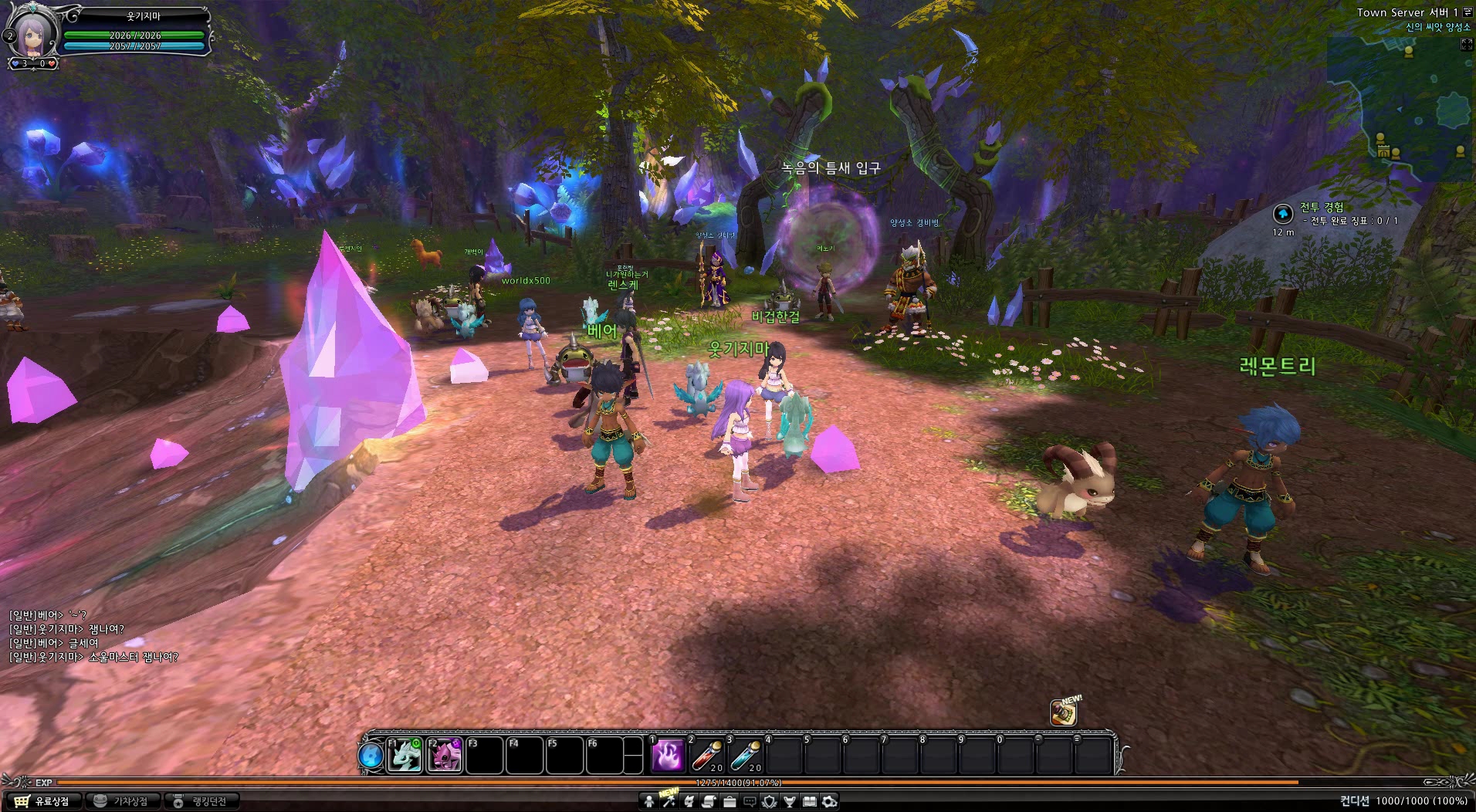
Task: Select the 전투 경험 quest tracker entry
Action: tap(1322, 207)
